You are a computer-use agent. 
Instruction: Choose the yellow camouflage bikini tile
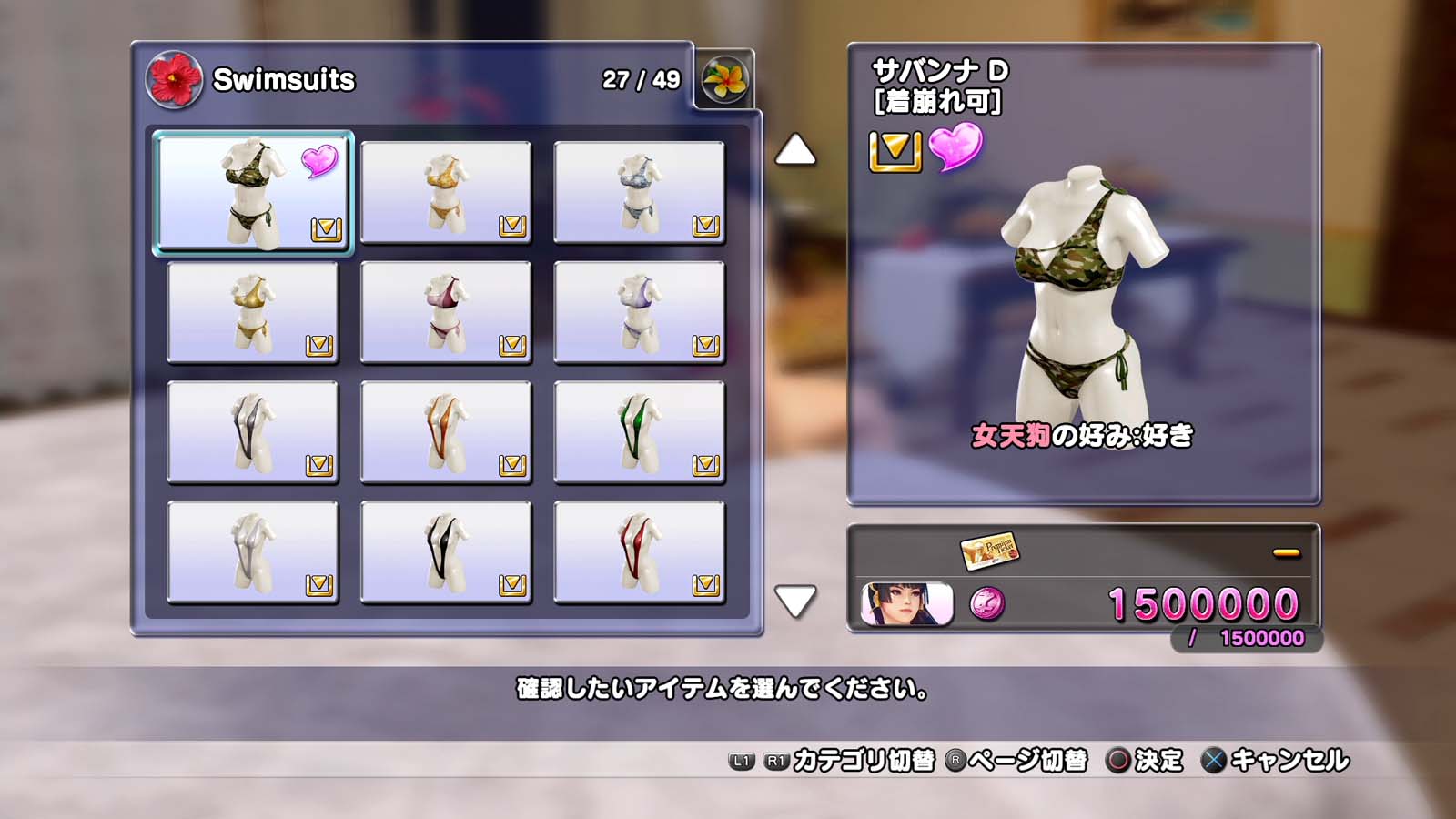click(446, 192)
